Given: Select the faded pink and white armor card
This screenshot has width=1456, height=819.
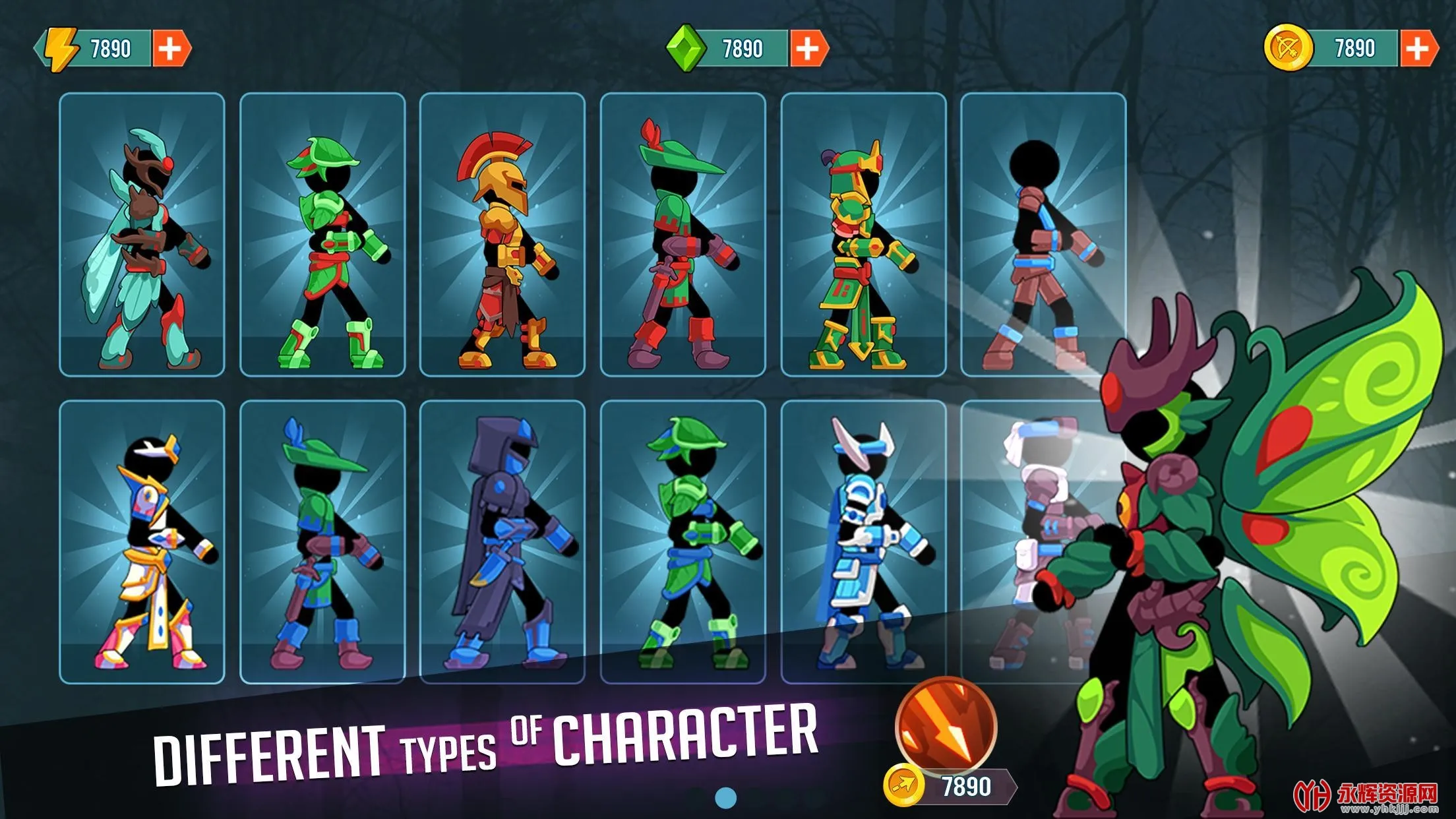Looking at the screenshot, I should (1029, 542).
